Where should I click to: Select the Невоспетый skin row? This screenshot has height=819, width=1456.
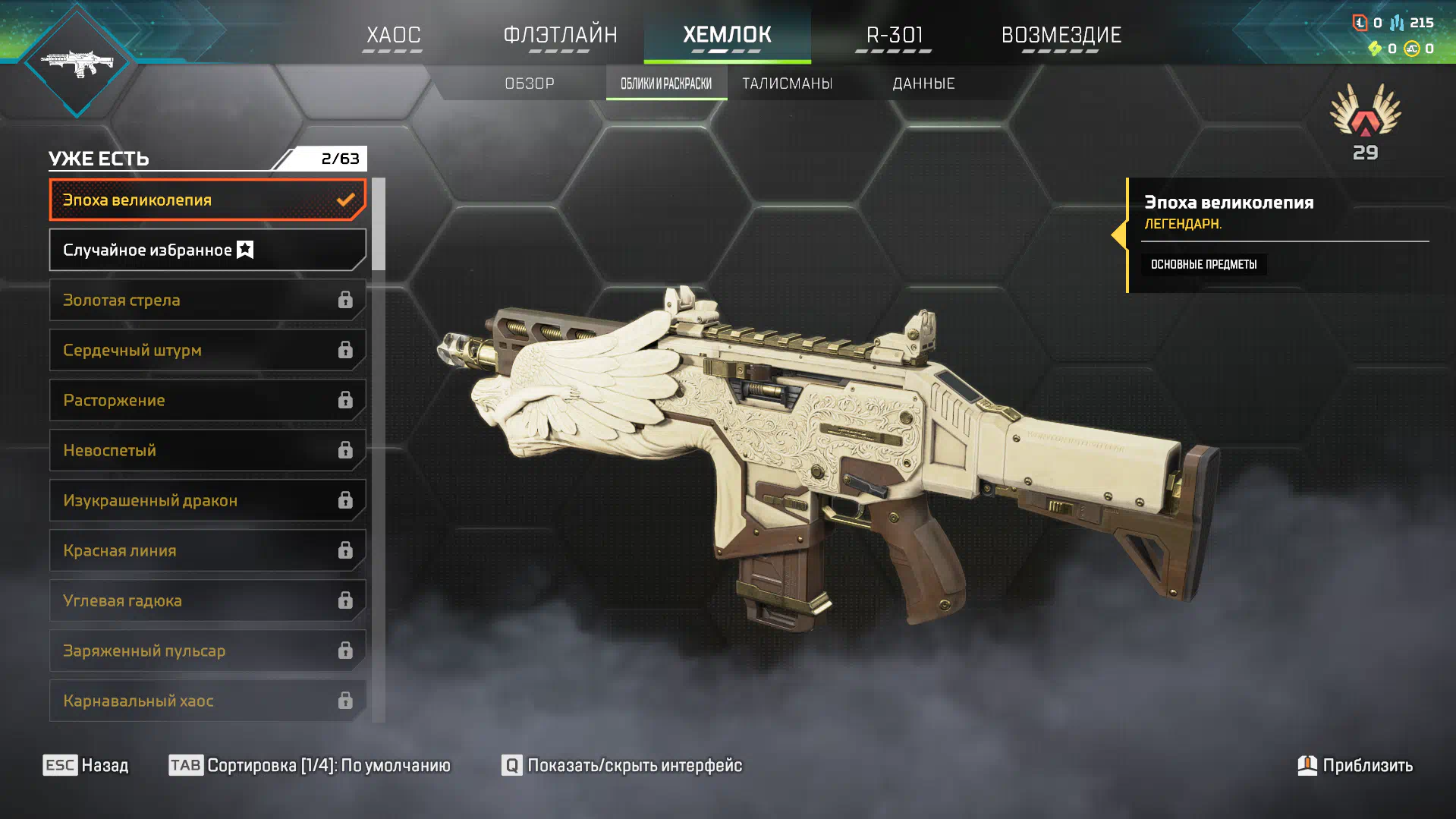(x=207, y=450)
